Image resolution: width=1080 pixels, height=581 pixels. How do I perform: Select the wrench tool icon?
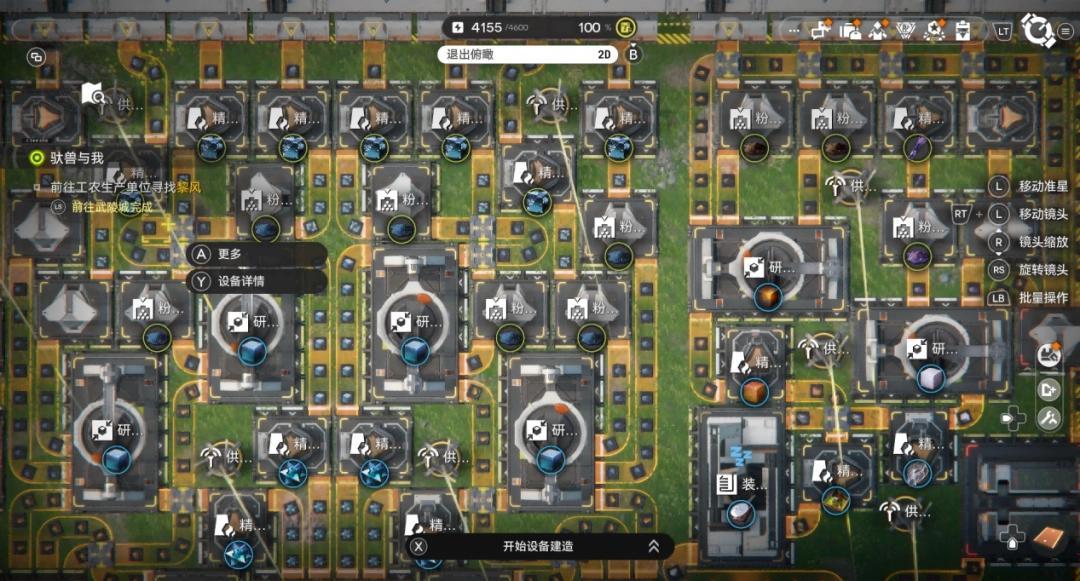pyautogui.click(x=1049, y=417)
